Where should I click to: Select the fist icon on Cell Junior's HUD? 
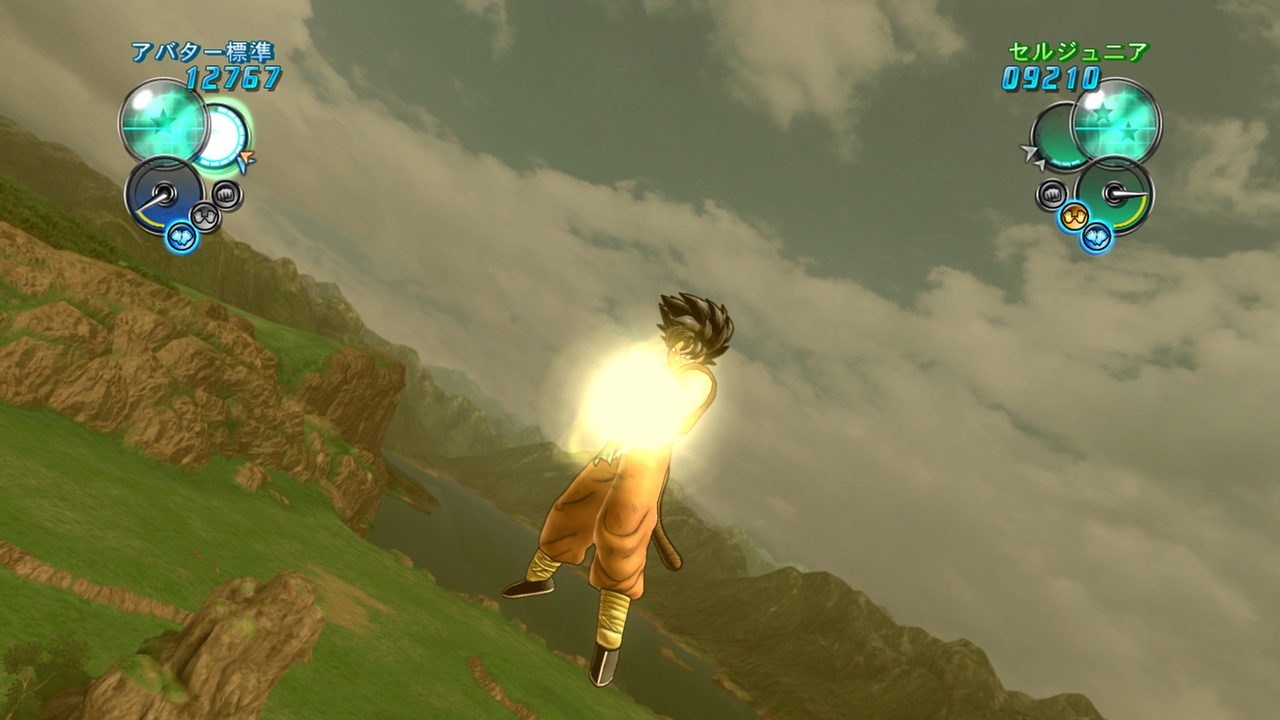point(1052,193)
